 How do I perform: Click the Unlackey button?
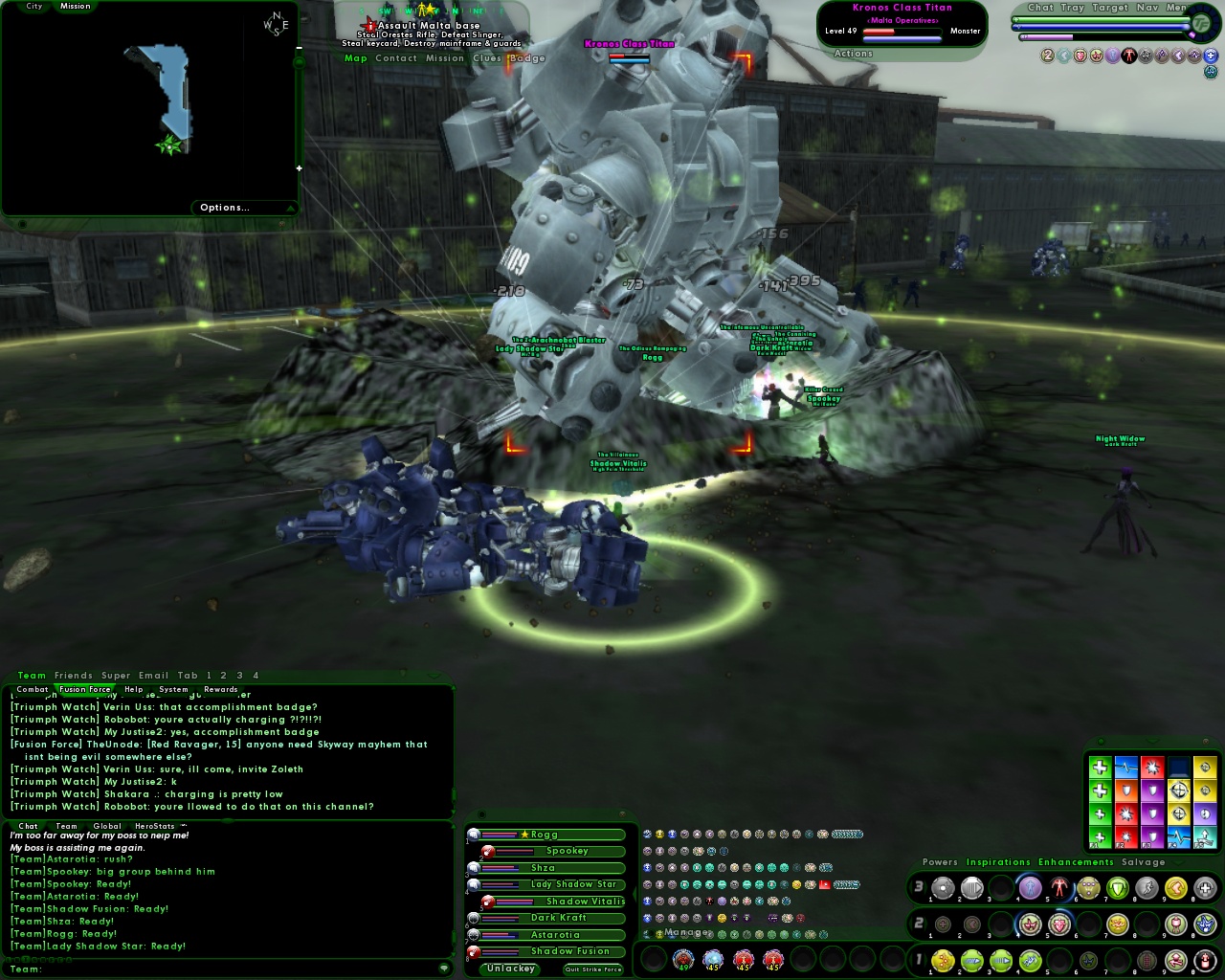(x=510, y=969)
